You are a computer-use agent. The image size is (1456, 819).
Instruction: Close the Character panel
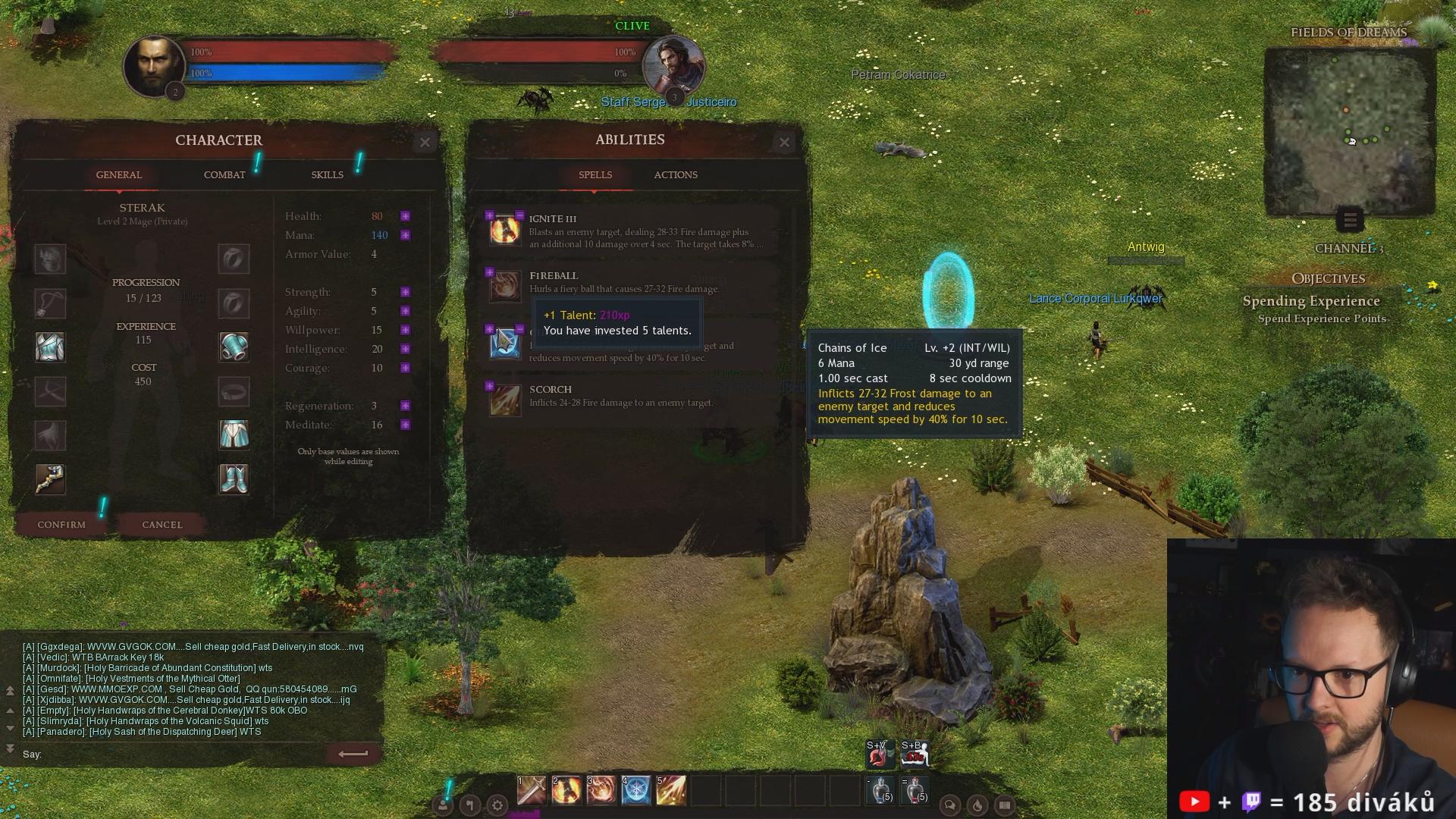pyautogui.click(x=425, y=142)
